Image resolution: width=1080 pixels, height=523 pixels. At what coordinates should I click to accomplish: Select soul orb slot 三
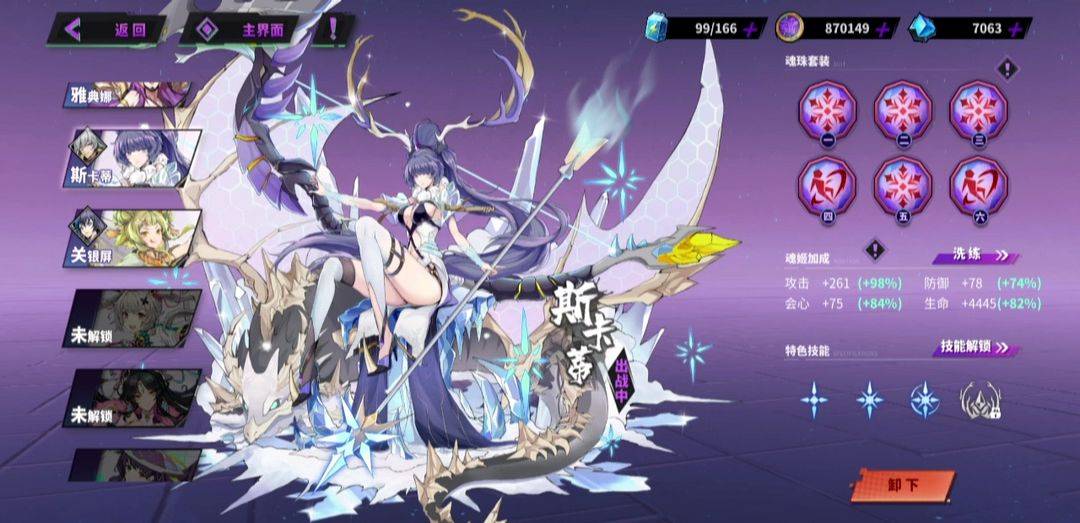pos(977,110)
